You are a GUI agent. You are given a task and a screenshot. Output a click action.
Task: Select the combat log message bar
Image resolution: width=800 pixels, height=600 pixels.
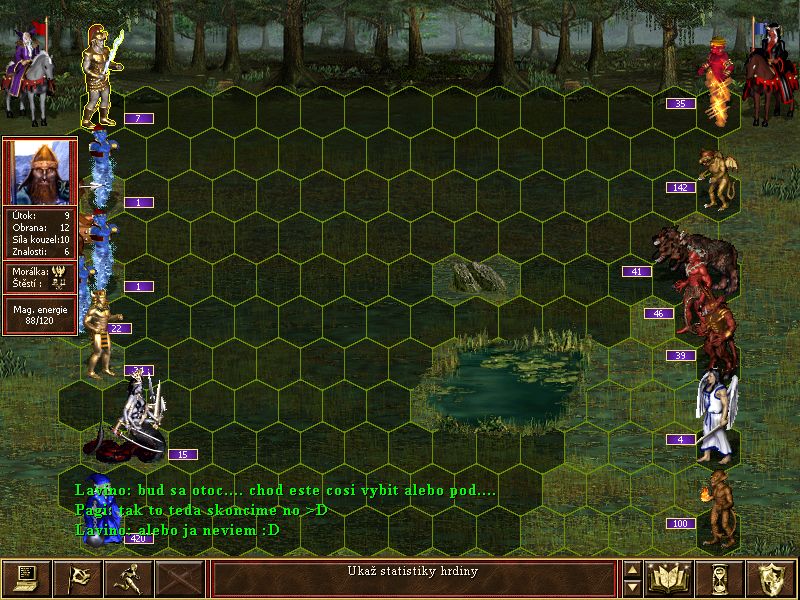[415, 578]
